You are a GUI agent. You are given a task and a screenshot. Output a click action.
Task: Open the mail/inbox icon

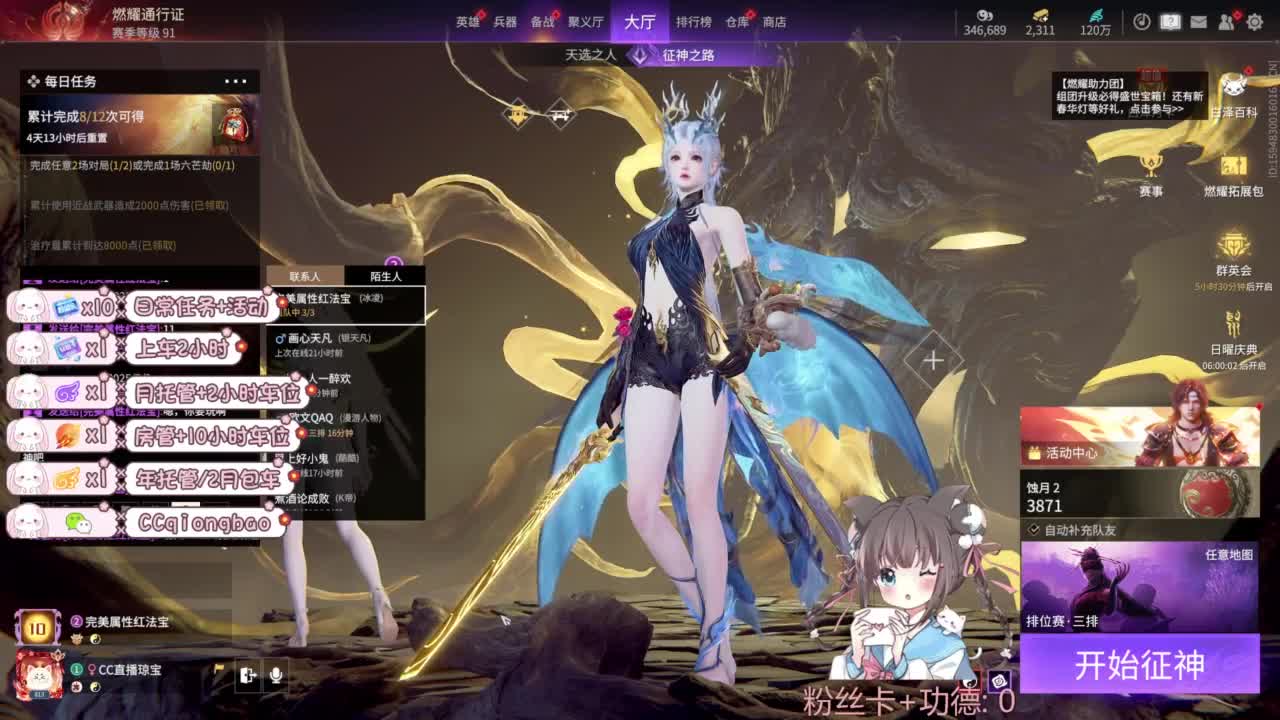(x=1199, y=22)
